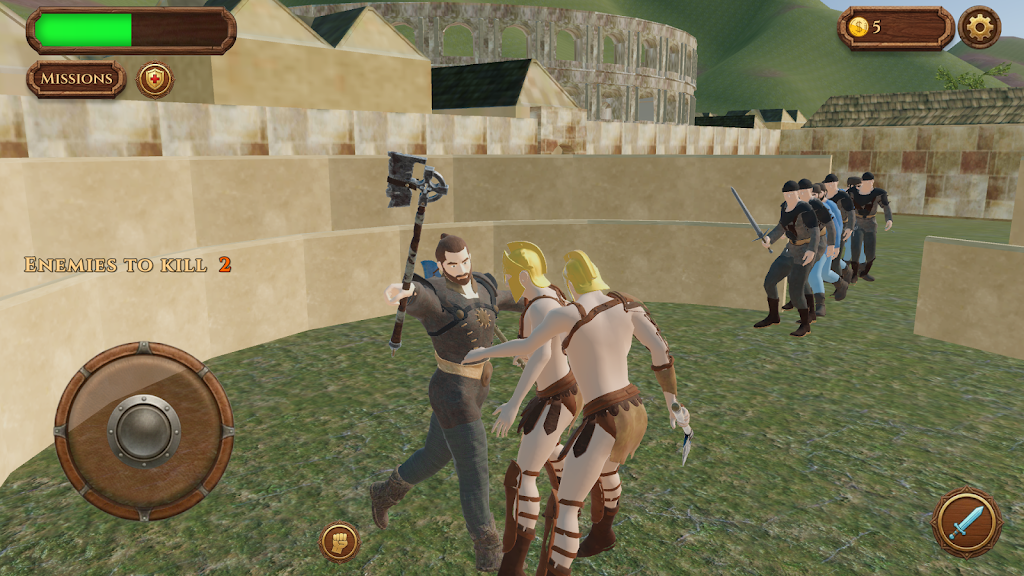Open settings with the gear button
1024x576 pixels.
tap(979, 28)
